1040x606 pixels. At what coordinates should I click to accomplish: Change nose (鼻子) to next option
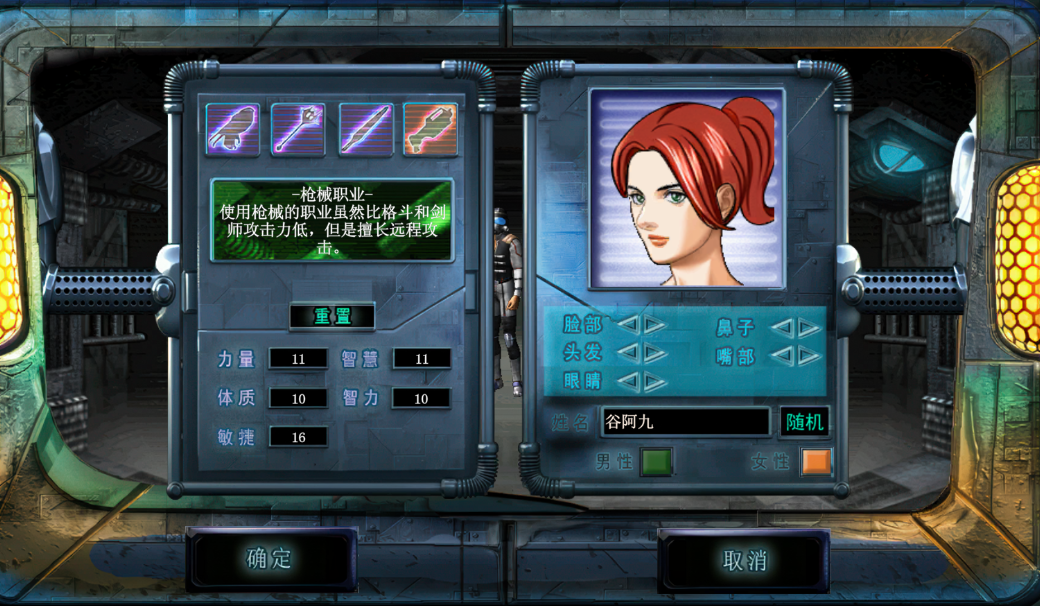tap(809, 327)
